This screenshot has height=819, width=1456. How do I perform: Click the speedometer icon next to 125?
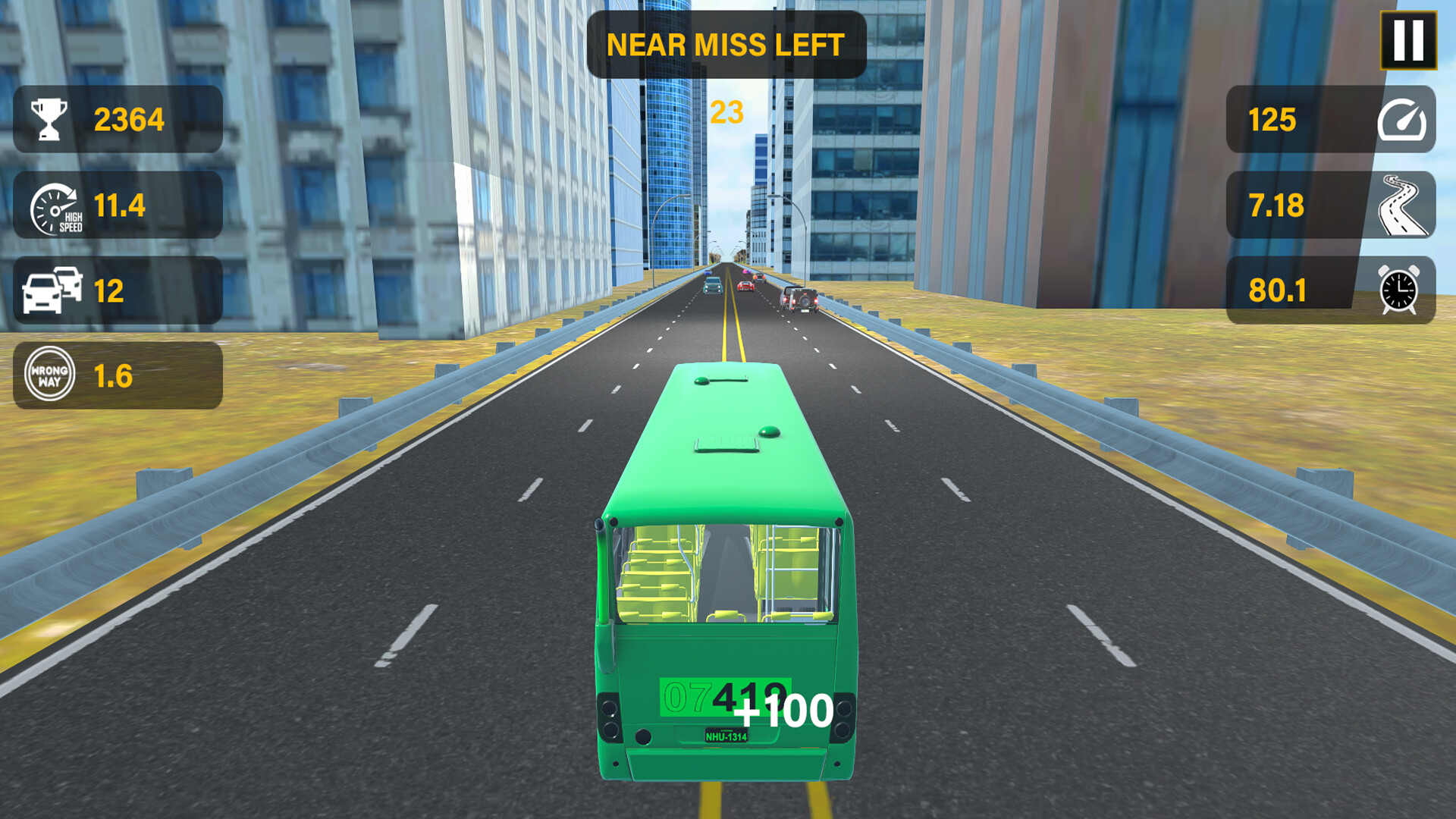1407,120
